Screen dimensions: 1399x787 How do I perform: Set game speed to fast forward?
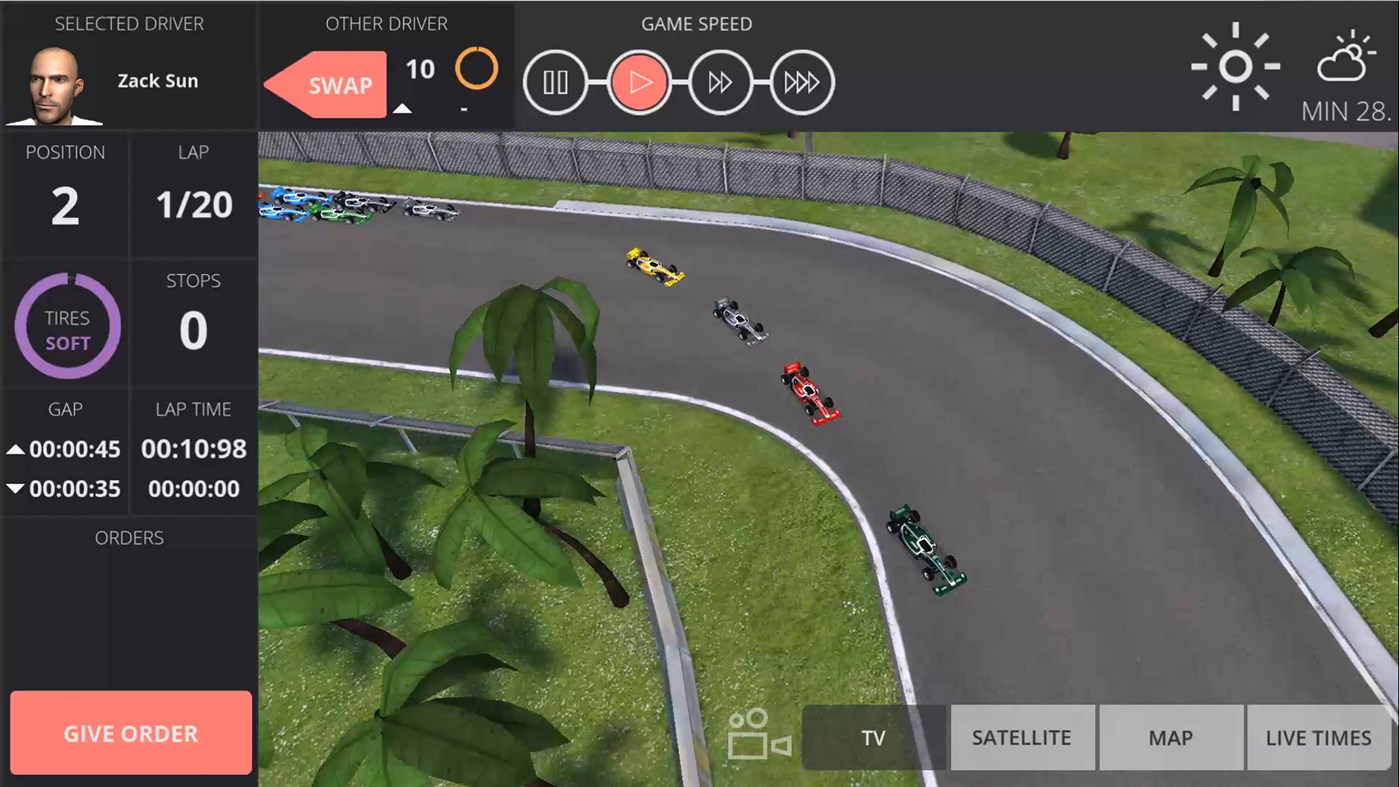(x=720, y=82)
